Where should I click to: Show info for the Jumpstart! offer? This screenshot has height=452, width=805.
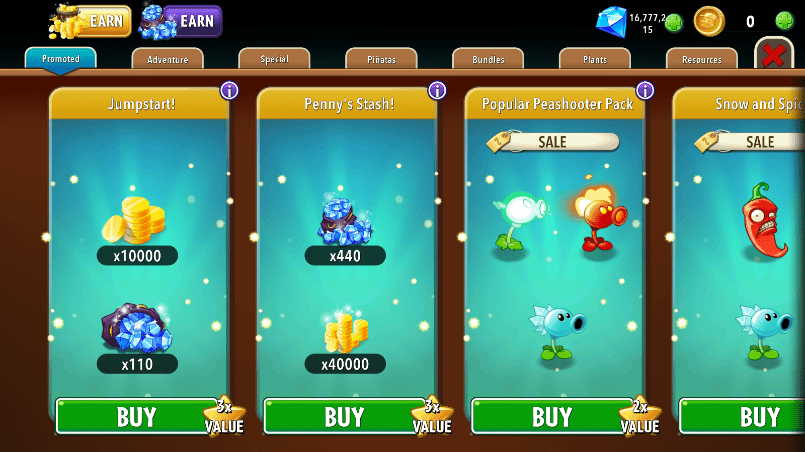click(229, 91)
